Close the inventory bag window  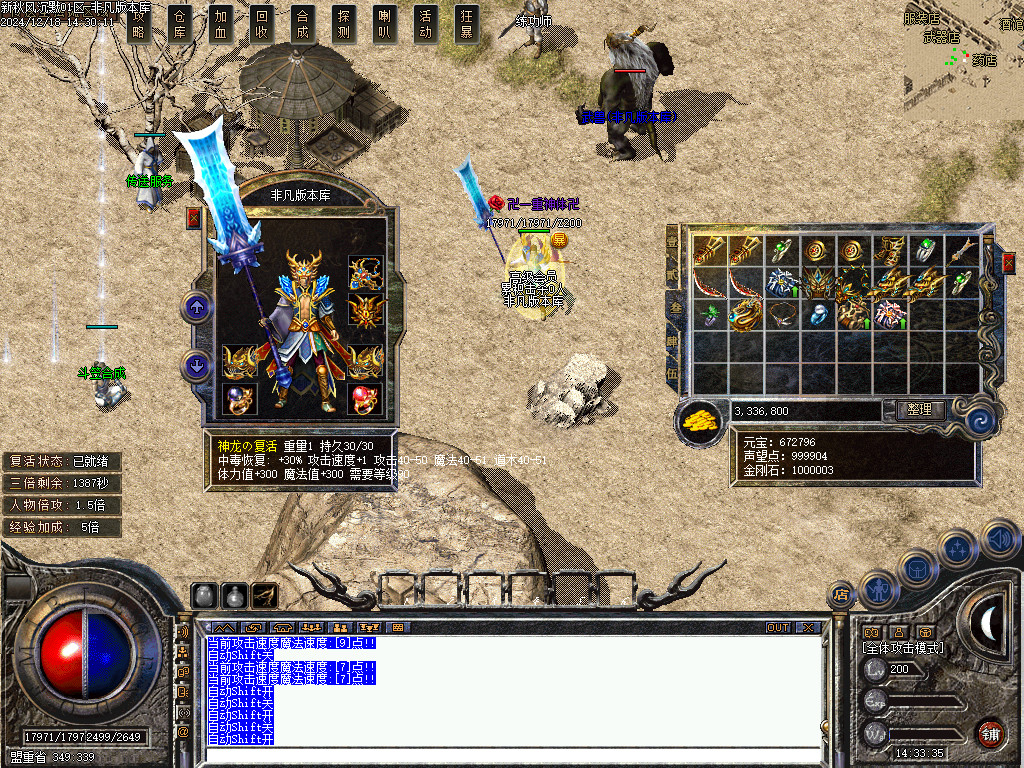pyautogui.click(x=1009, y=263)
